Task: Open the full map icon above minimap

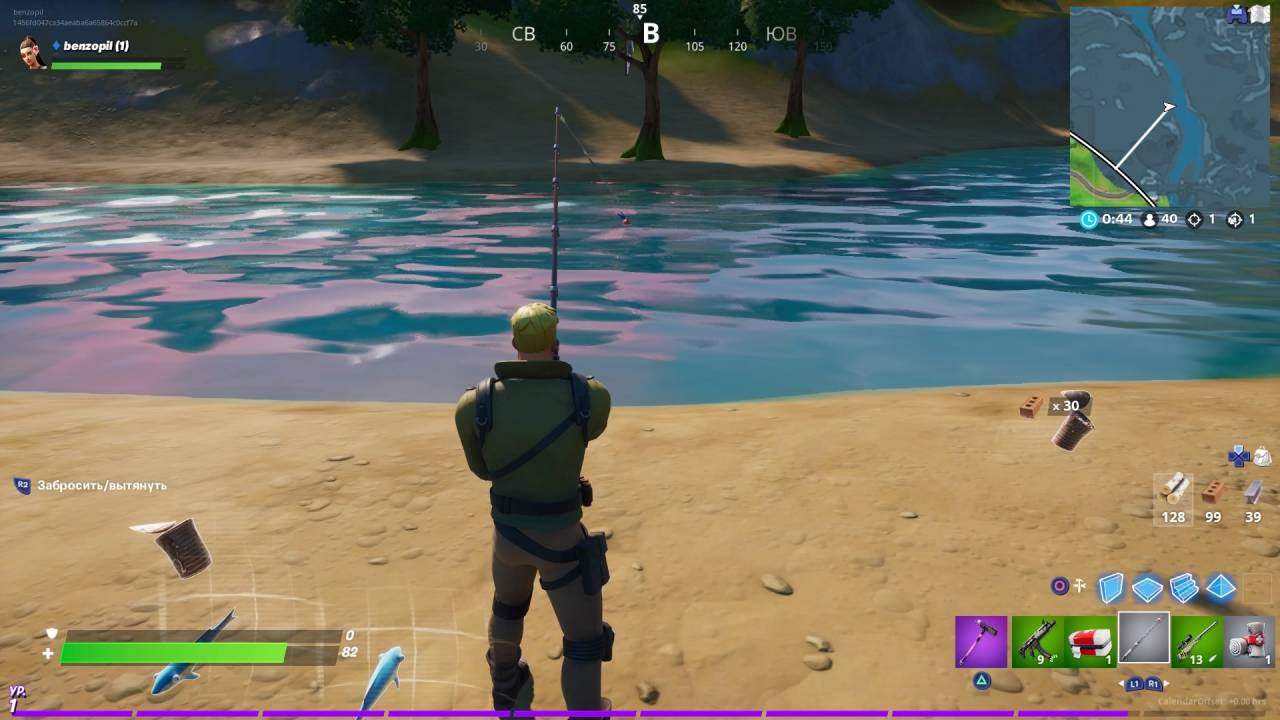Action: (x=1259, y=15)
